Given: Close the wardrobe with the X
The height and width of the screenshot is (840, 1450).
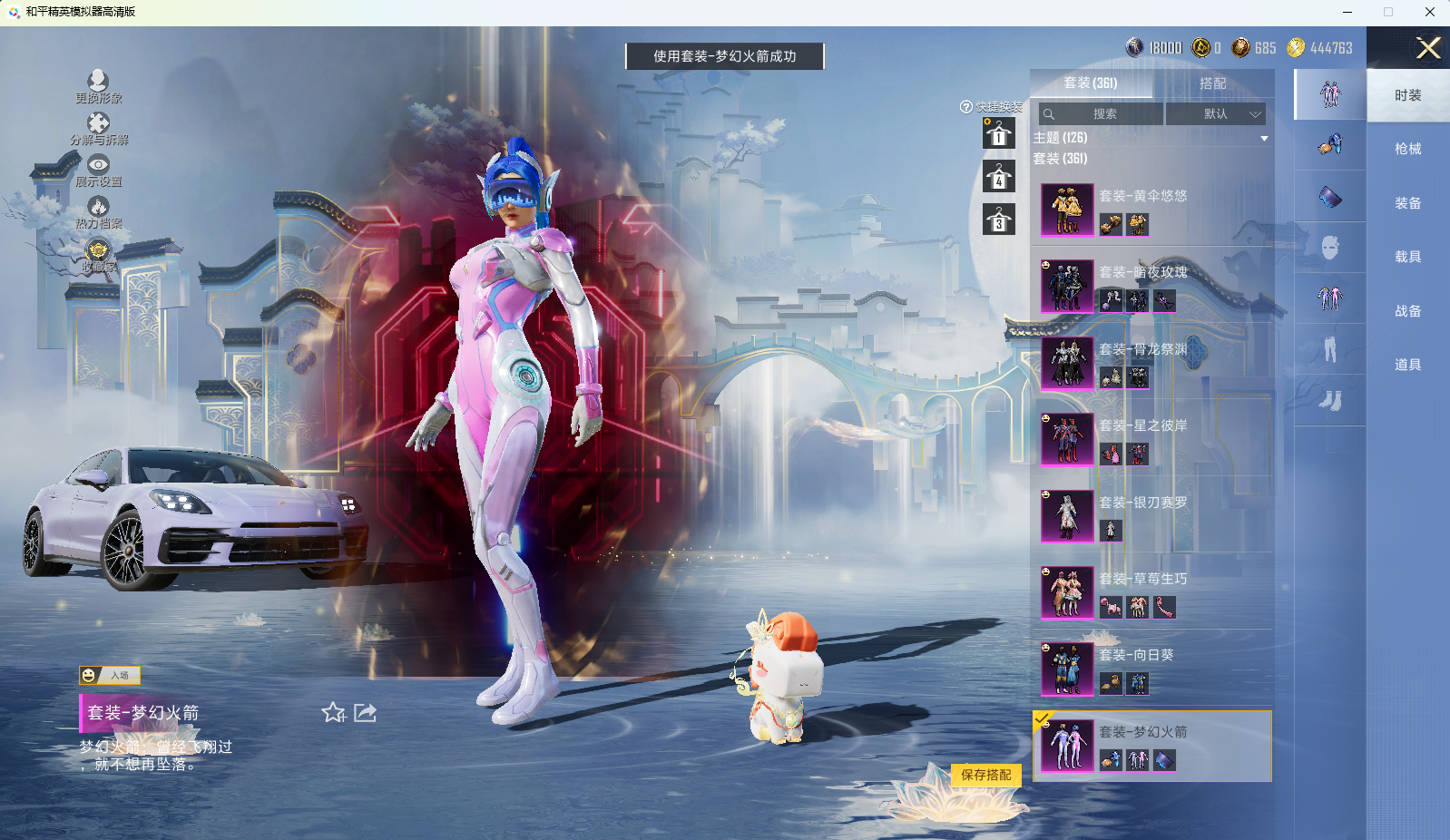Looking at the screenshot, I should 1428,48.
